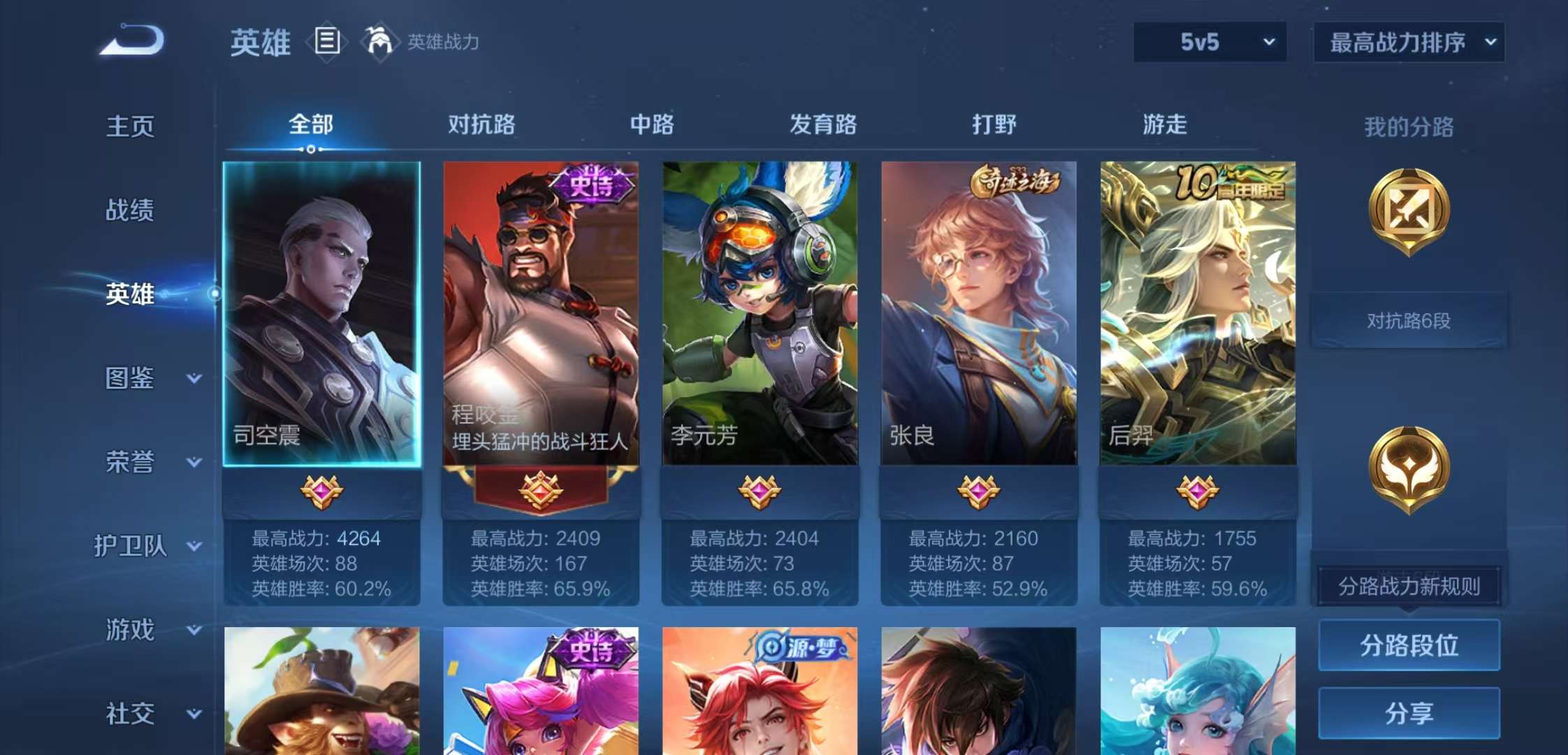Screen dimensions: 1568x755
Task: Click the 分享 button
Action: (1408, 713)
